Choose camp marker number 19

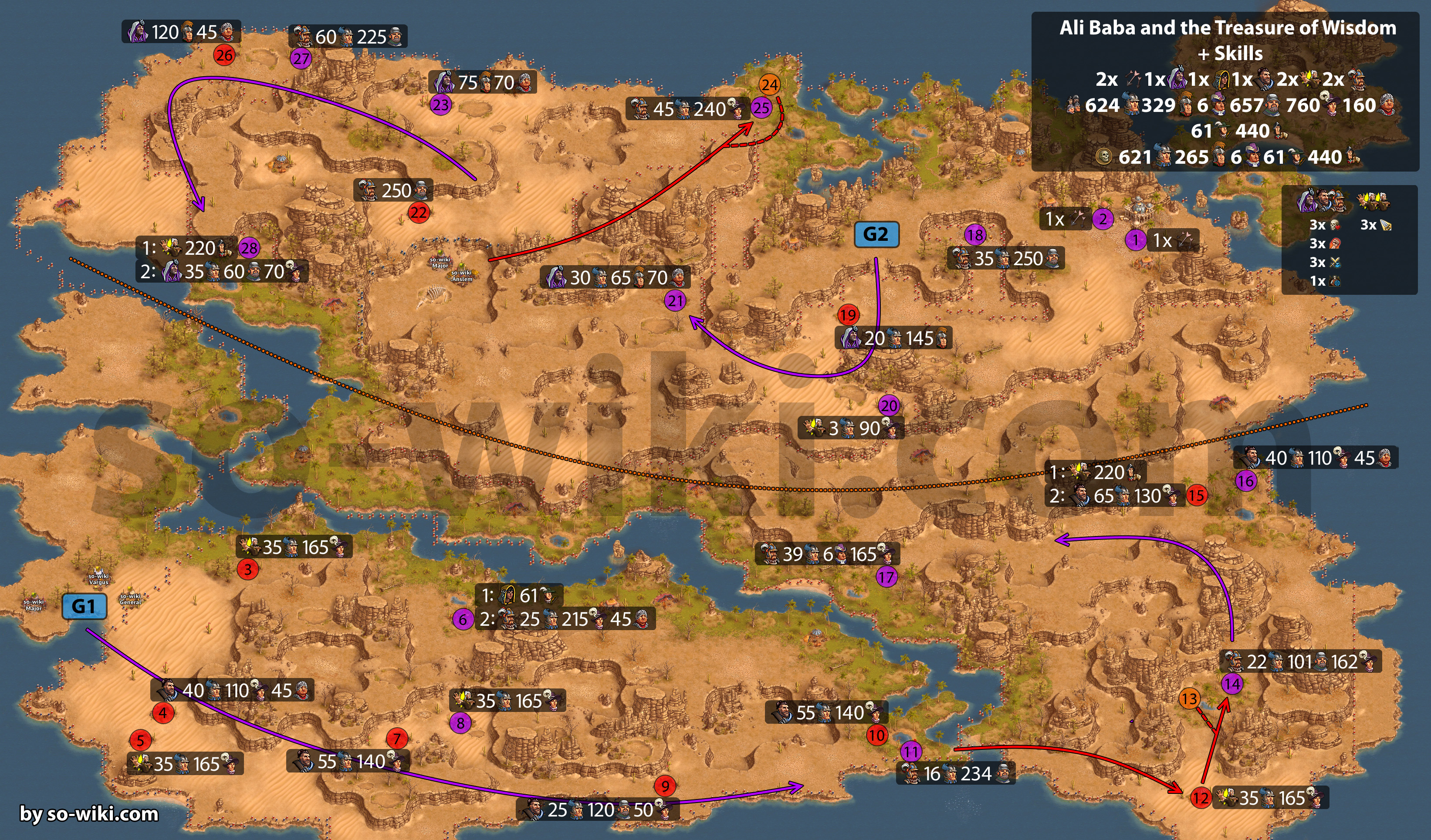click(848, 314)
